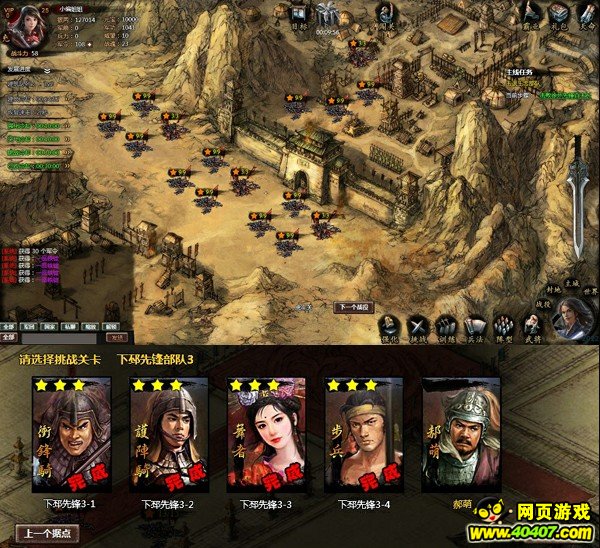Screen dimensions: 600x548
Task: Open the 挑战 crossed-swords challenge menu
Action: [x=418, y=327]
